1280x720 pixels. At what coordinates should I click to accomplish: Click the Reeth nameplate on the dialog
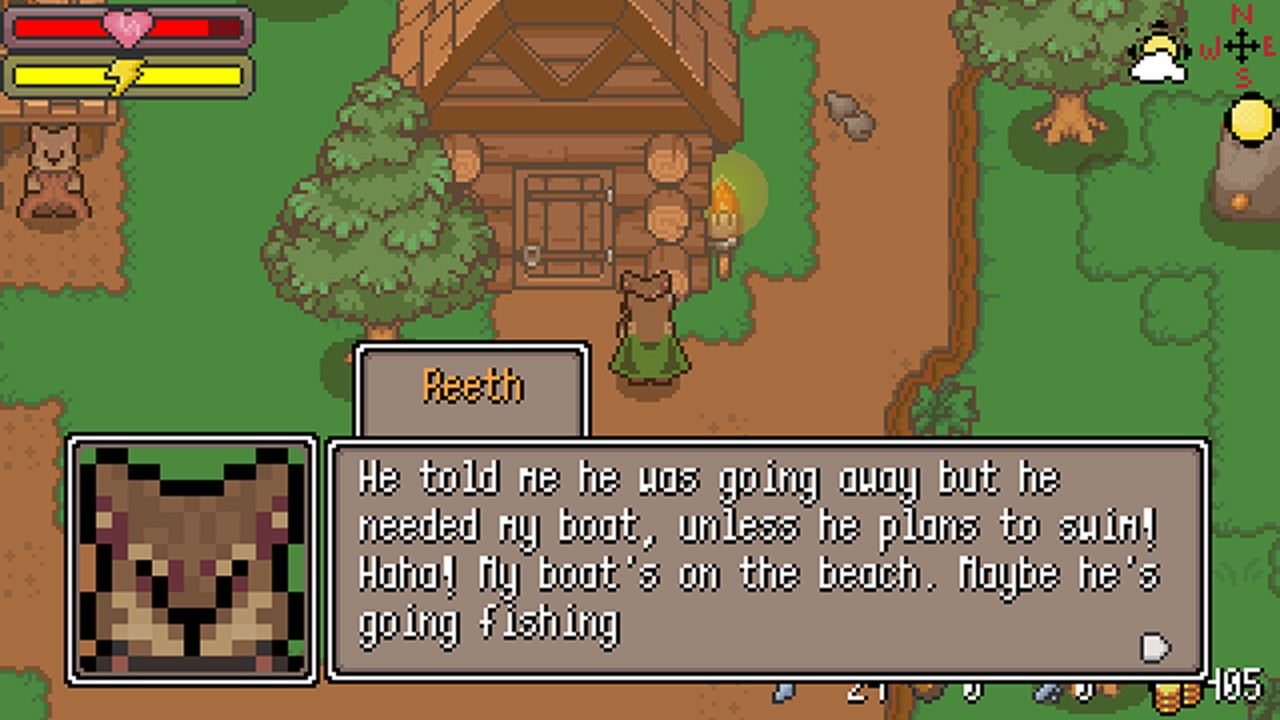(472, 387)
